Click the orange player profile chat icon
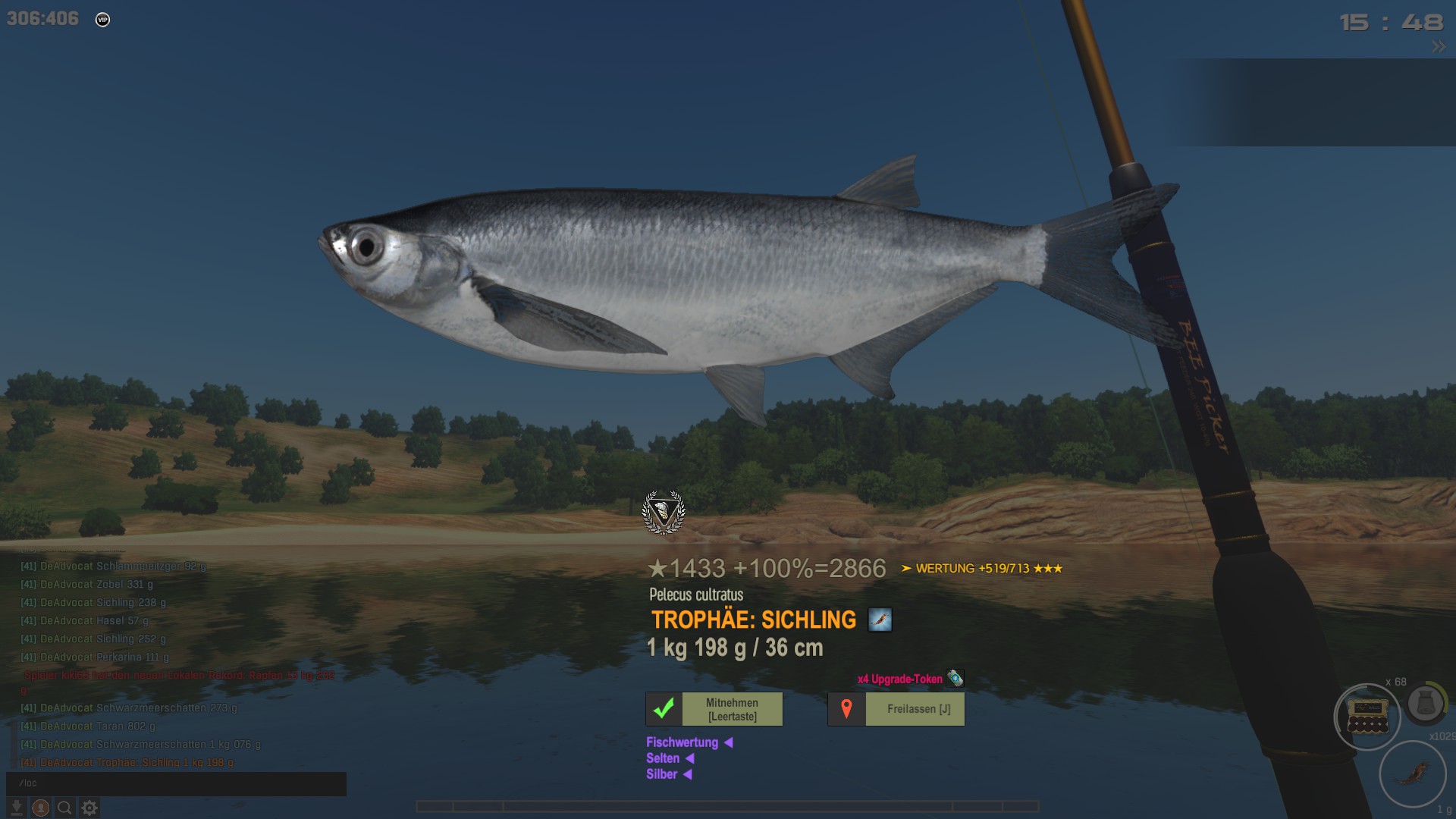The height and width of the screenshot is (819, 1456). tap(41, 808)
